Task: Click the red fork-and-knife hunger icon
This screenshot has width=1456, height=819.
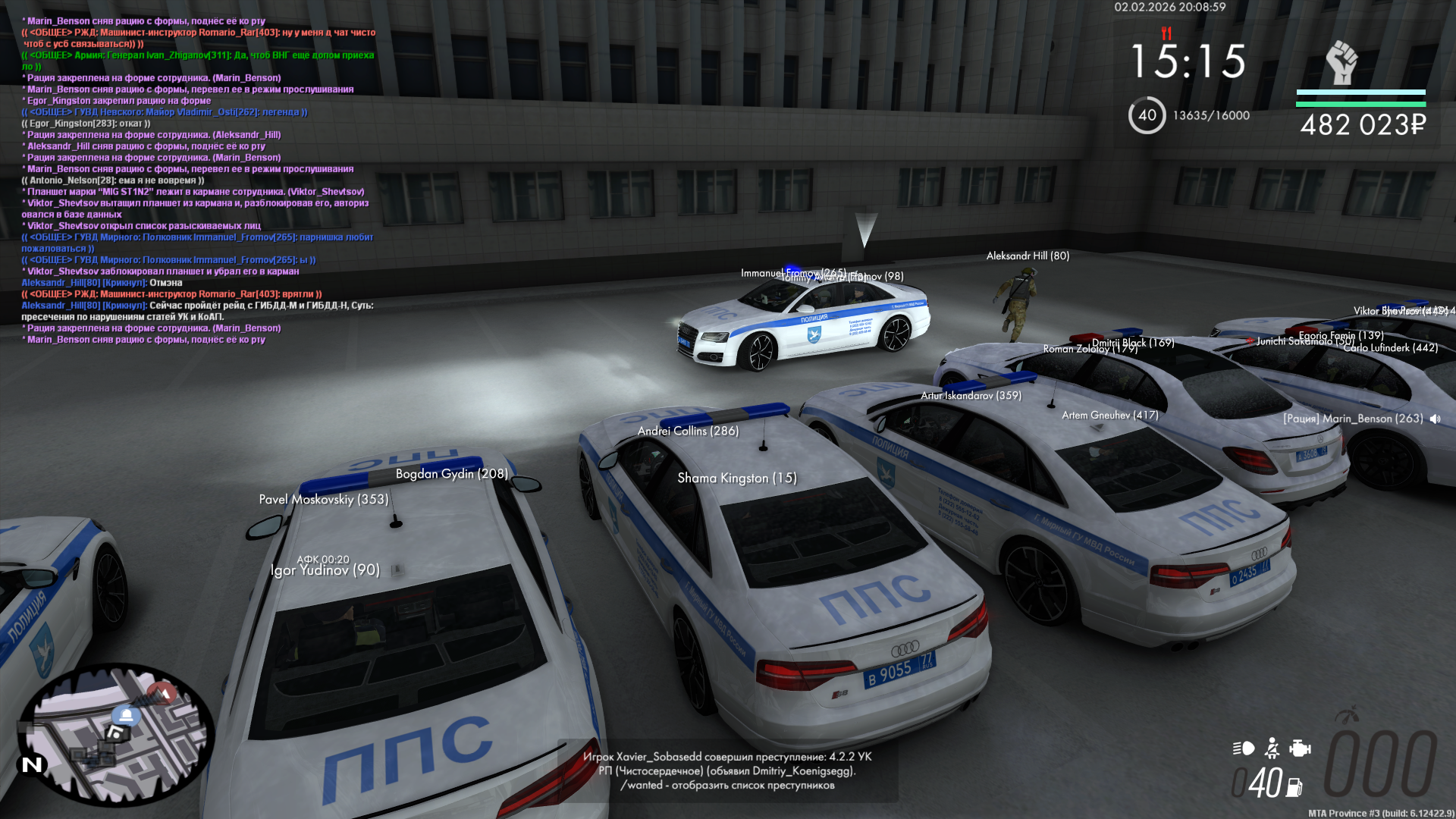Action: (1166, 33)
